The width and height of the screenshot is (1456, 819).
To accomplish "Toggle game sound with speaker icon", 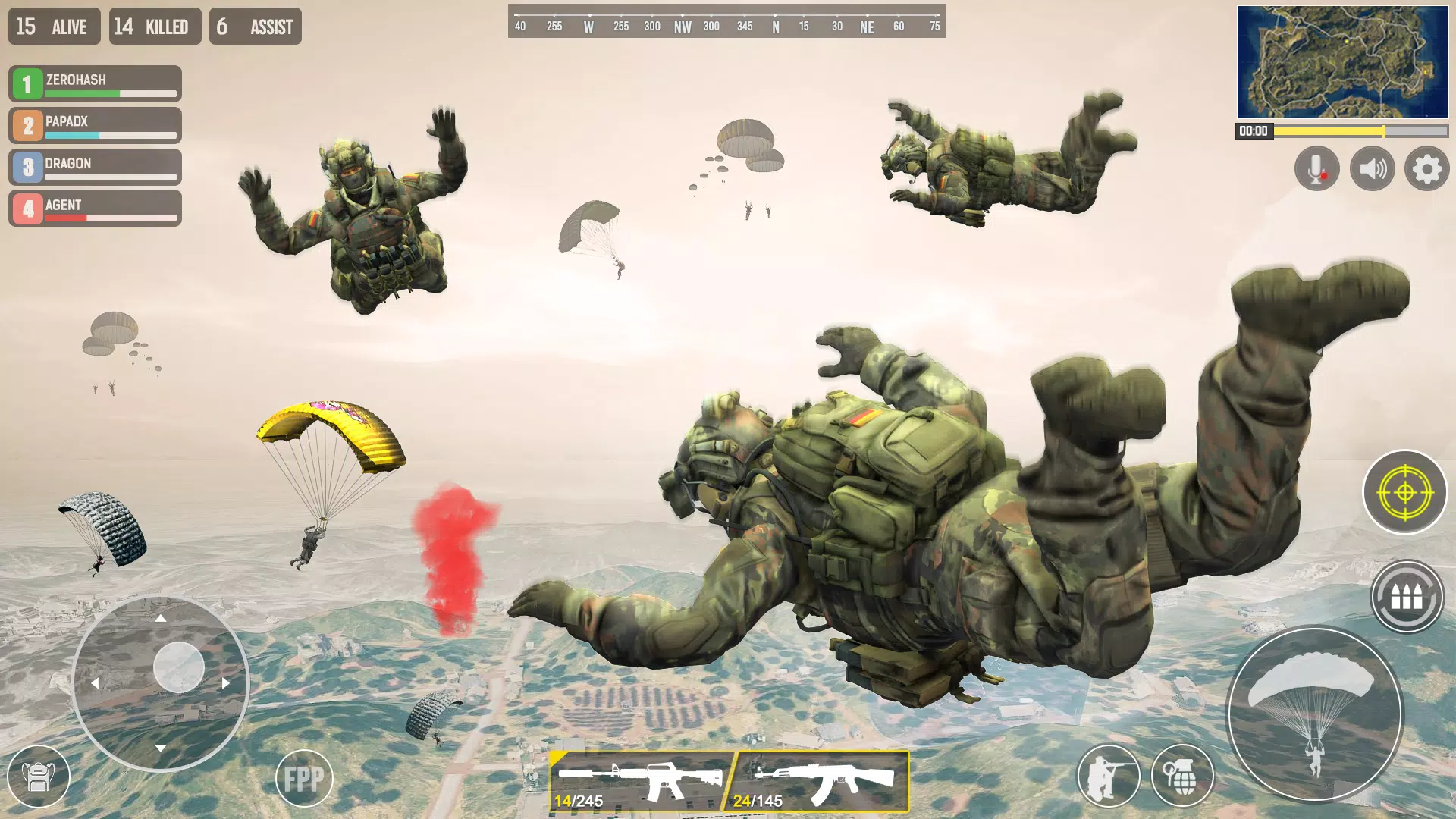I will pos(1371,168).
